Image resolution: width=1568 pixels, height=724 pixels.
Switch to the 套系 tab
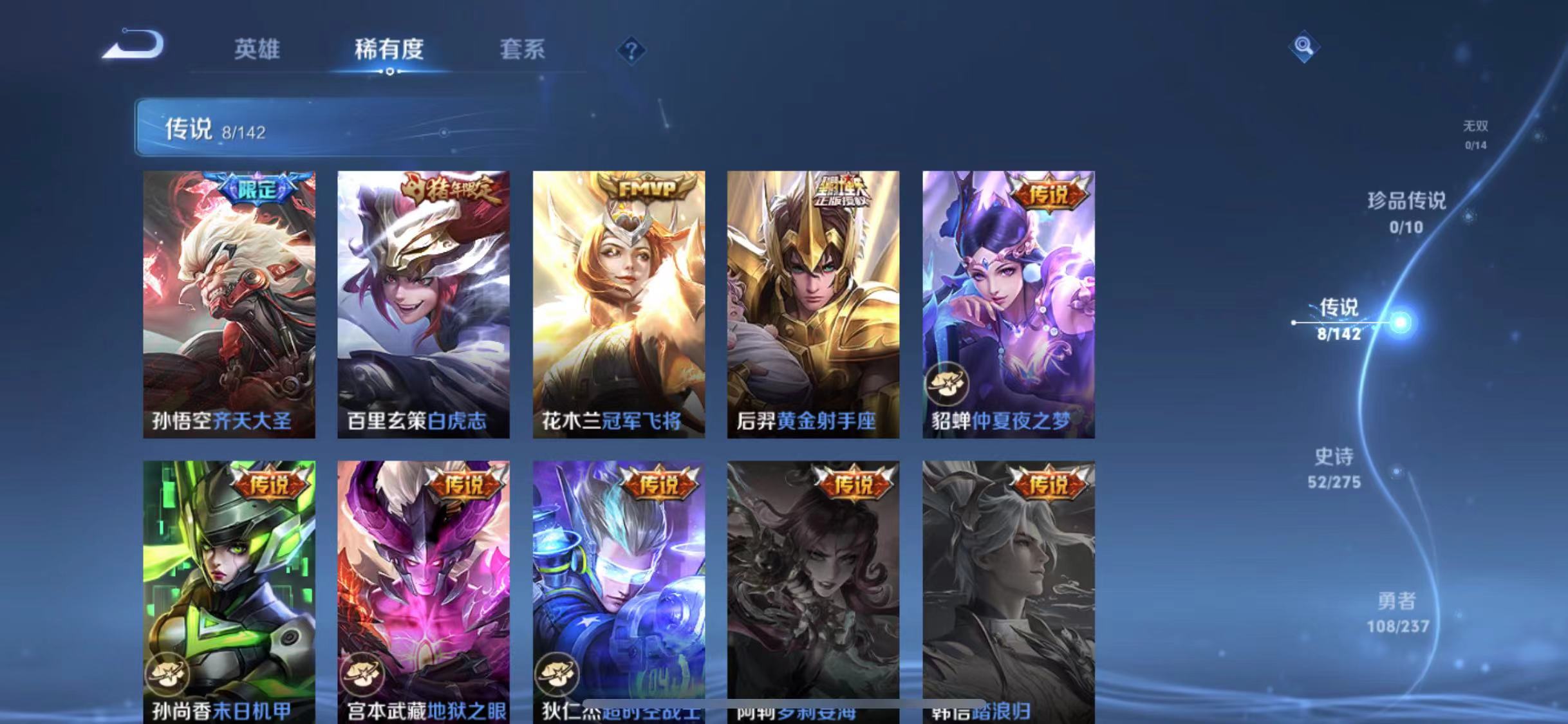coord(523,50)
